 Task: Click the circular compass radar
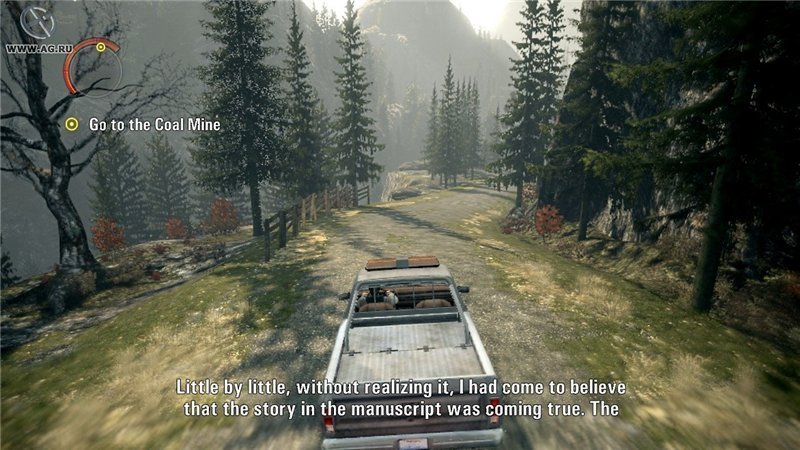(93, 68)
